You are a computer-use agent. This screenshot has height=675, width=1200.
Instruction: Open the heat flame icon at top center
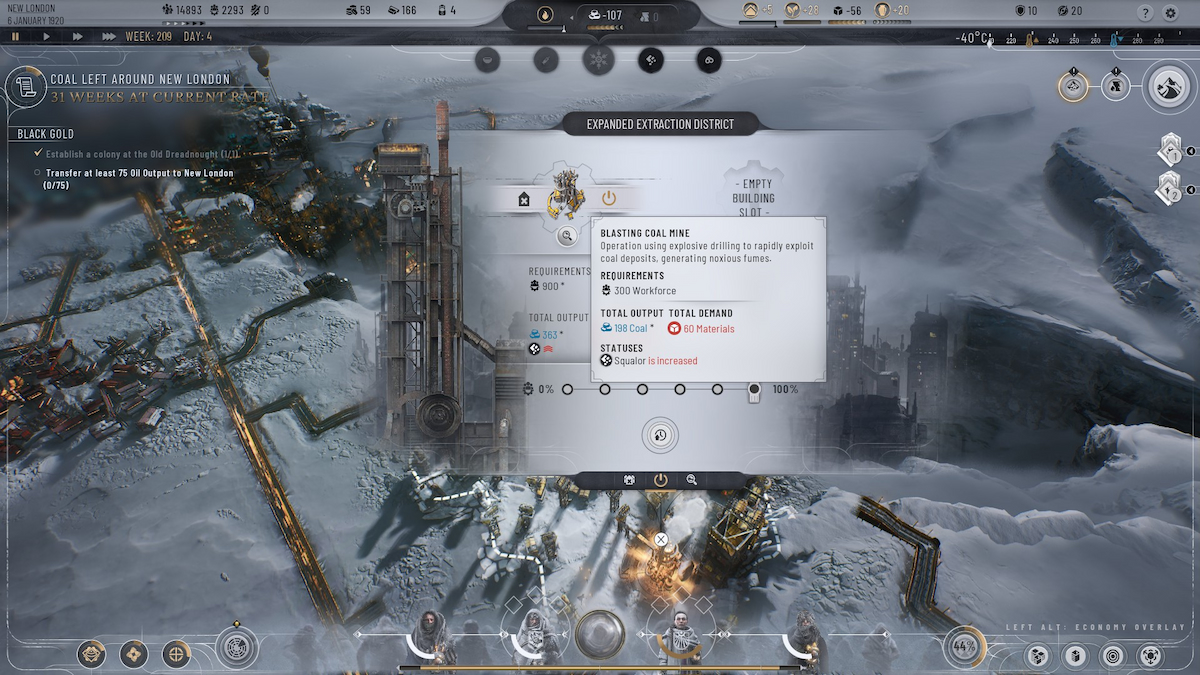(545, 15)
